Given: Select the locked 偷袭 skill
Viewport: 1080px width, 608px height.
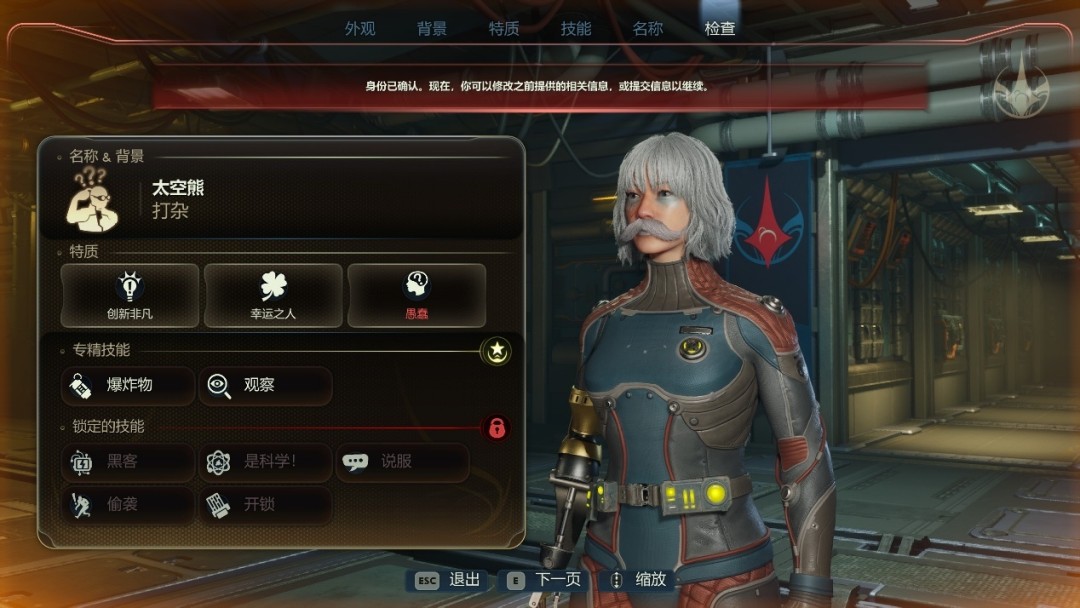Looking at the screenshot, I should 128,505.
